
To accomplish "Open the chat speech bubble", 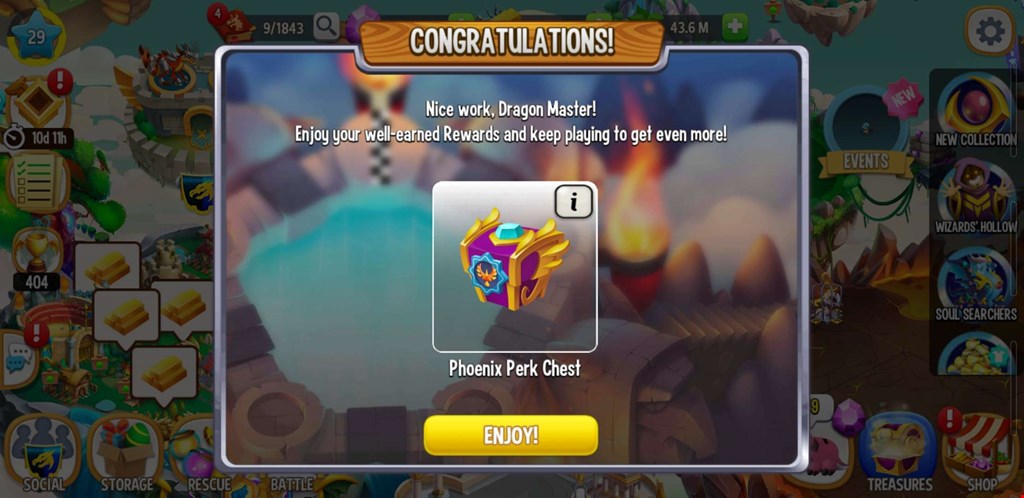I will point(17,358).
